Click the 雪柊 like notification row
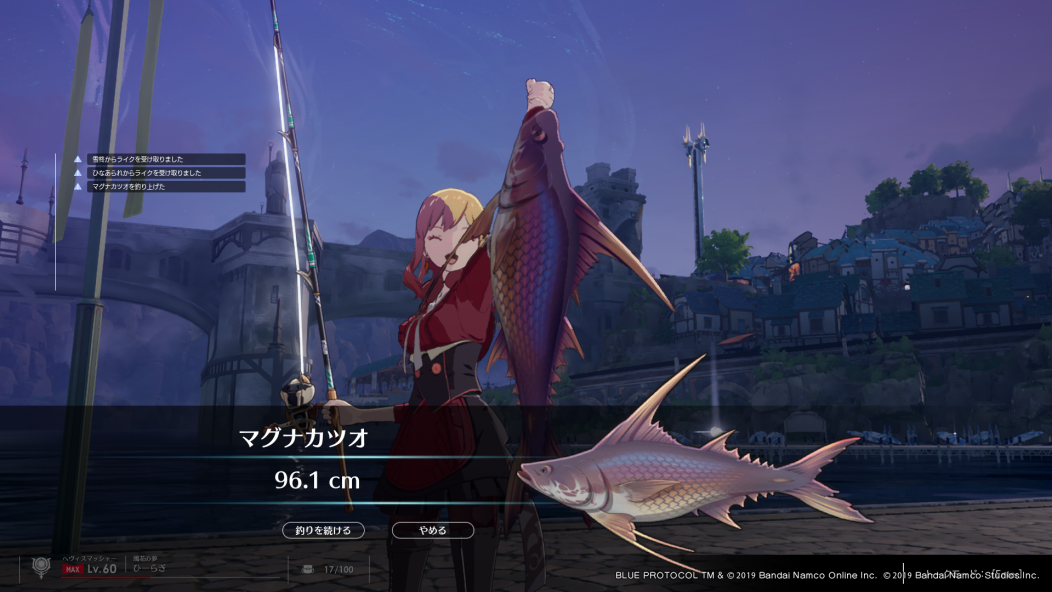 pyautogui.click(x=158, y=159)
